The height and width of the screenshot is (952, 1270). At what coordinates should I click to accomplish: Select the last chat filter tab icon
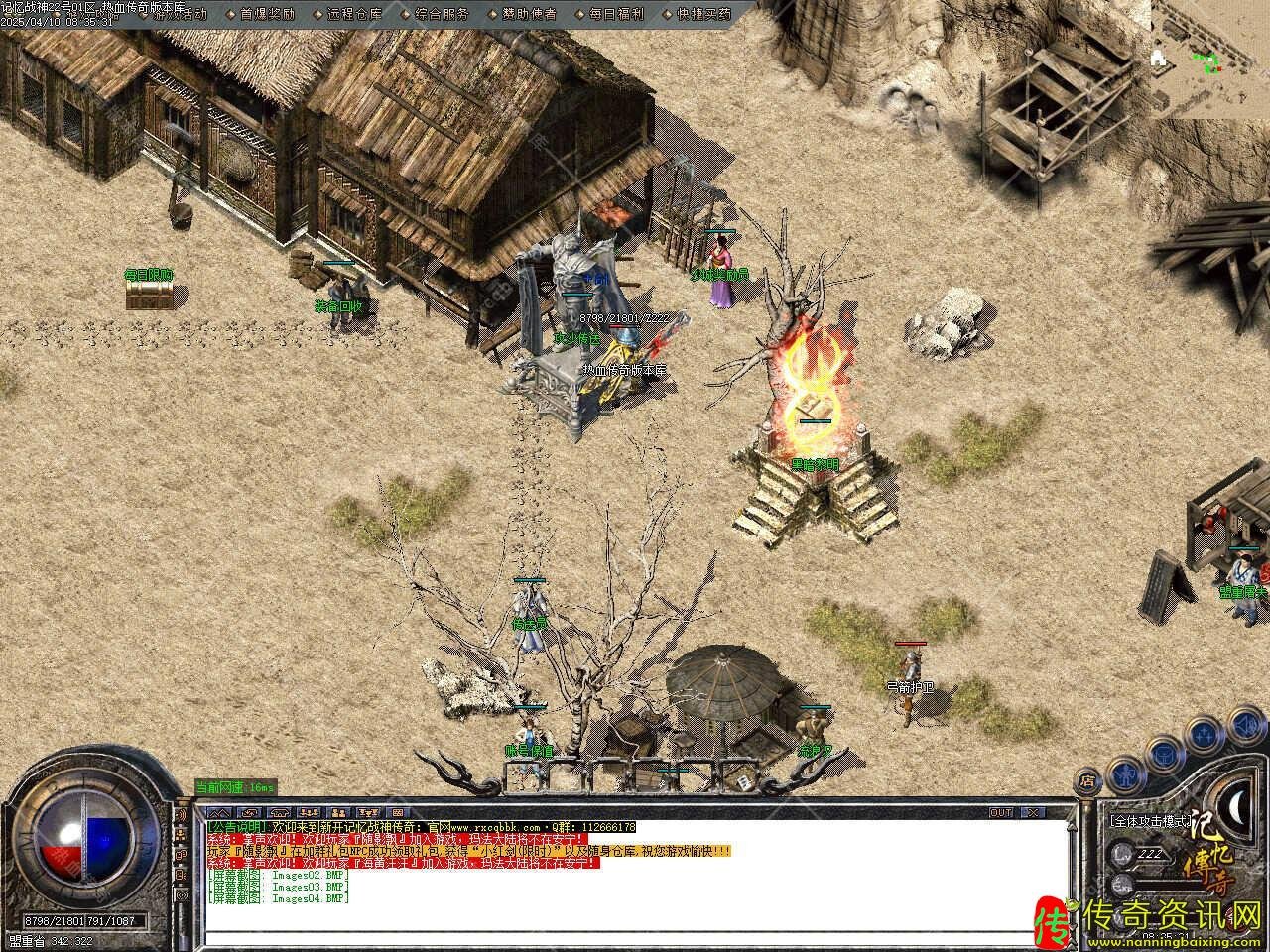[397, 812]
